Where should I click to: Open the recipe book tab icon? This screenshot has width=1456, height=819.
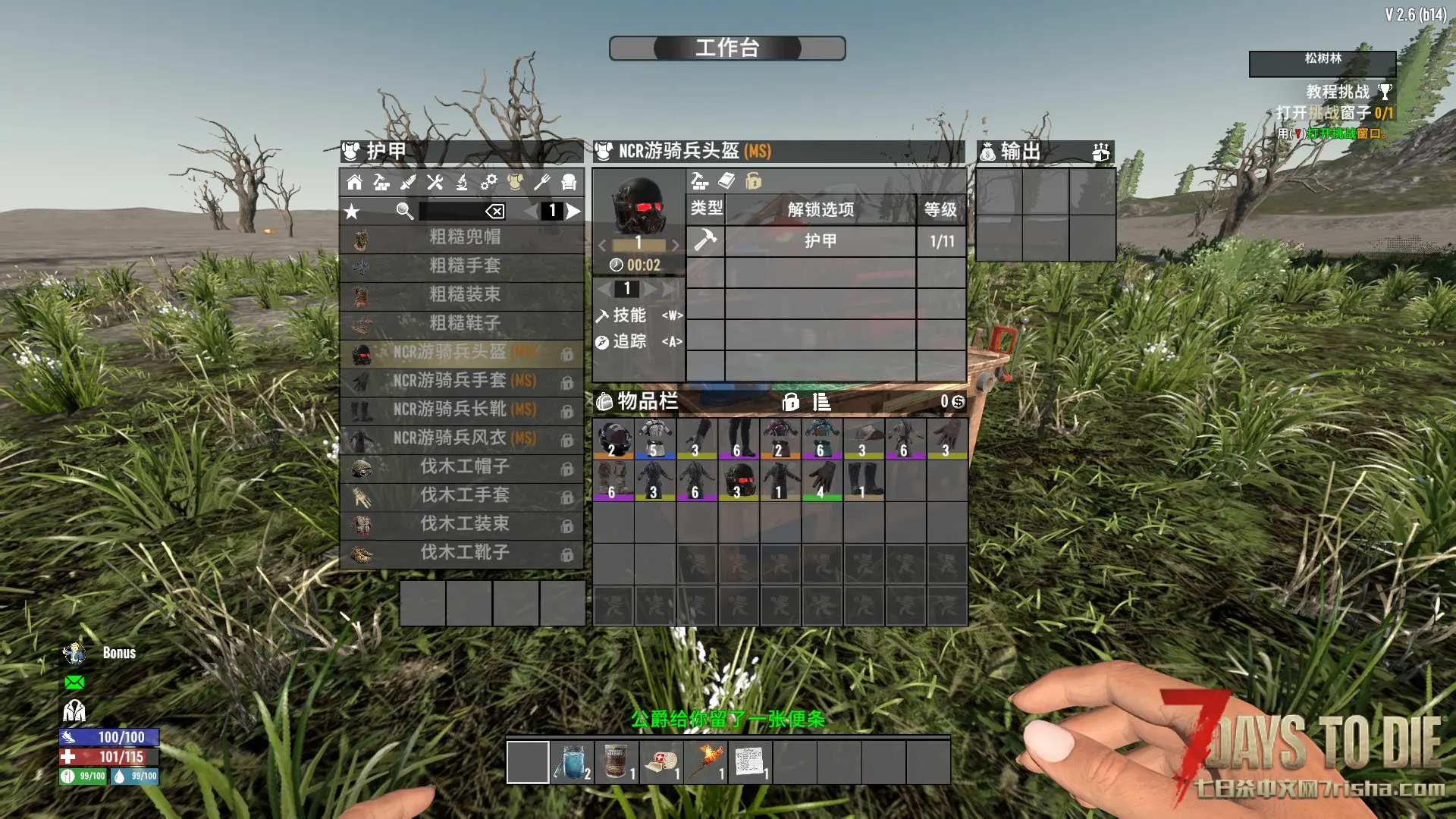pos(726,181)
